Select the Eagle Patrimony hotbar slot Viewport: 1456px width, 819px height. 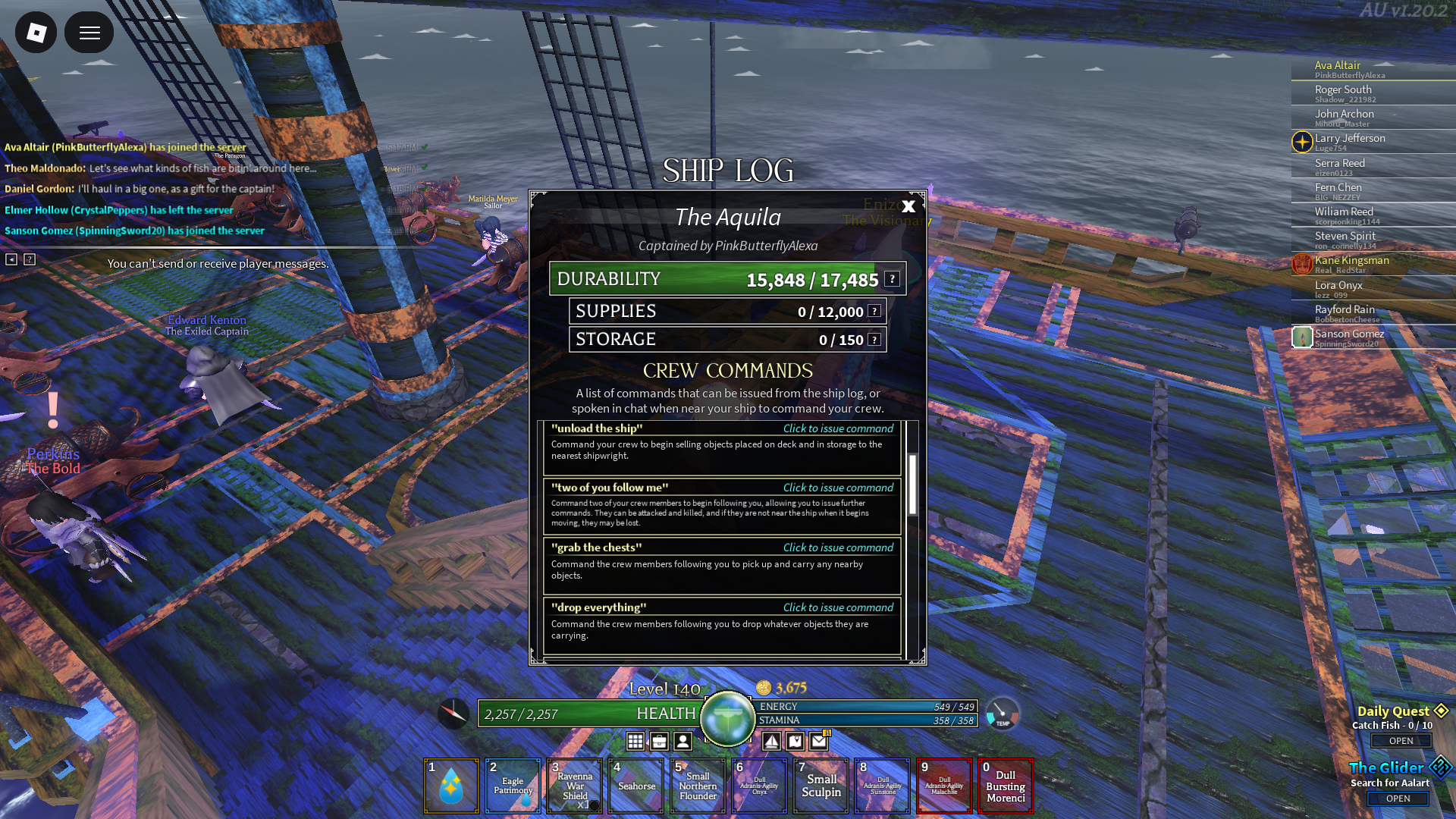[513, 786]
